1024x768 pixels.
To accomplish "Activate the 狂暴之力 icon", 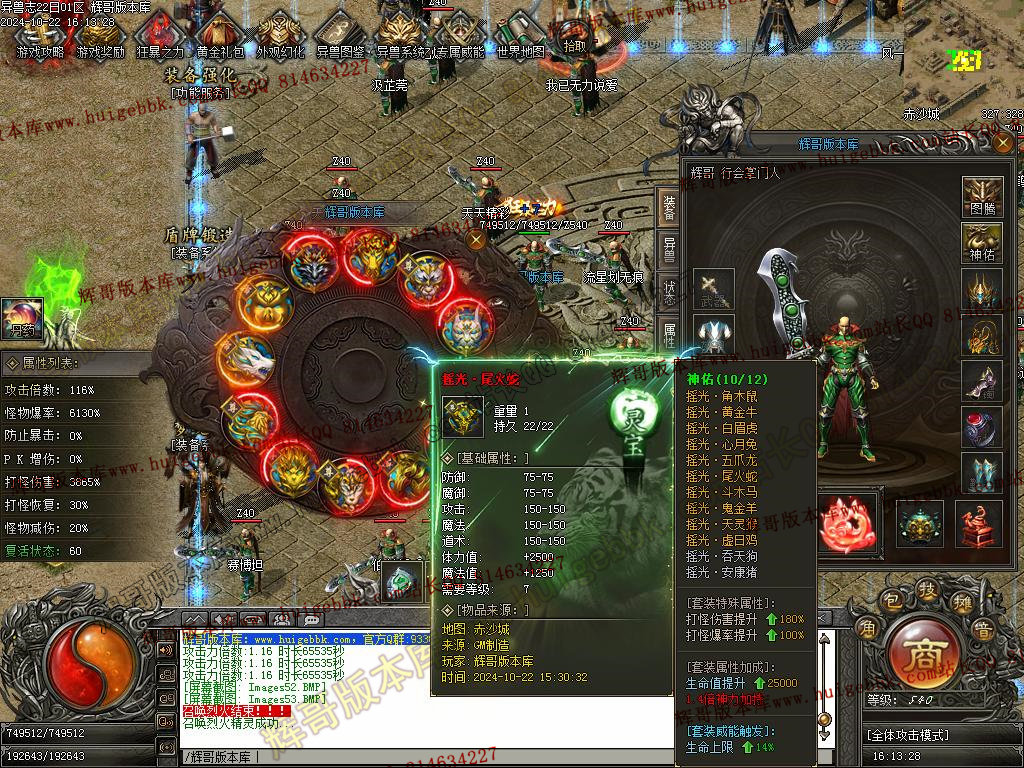I will click(160, 36).
